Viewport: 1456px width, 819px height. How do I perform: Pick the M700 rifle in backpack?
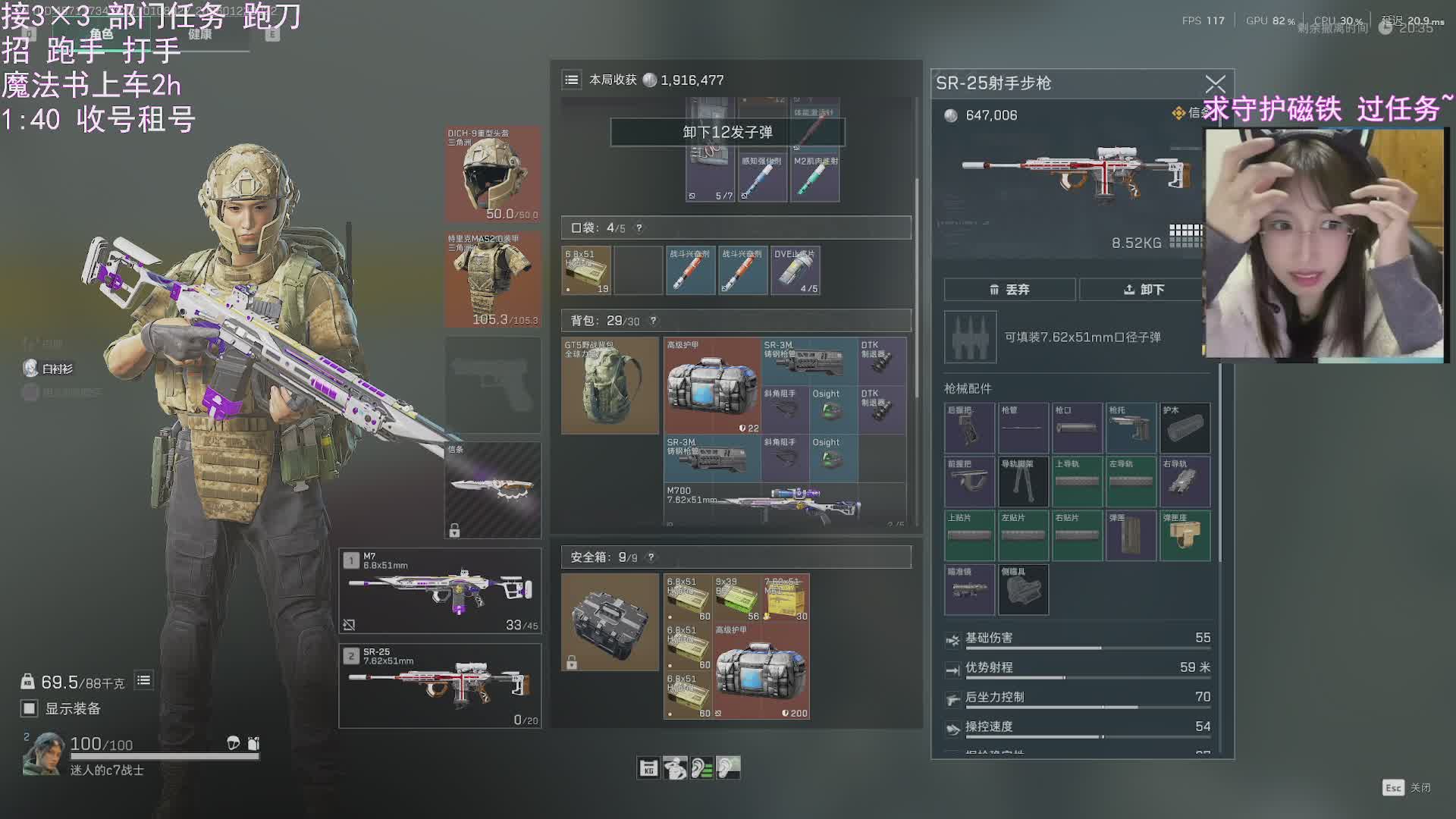(785, 504)
